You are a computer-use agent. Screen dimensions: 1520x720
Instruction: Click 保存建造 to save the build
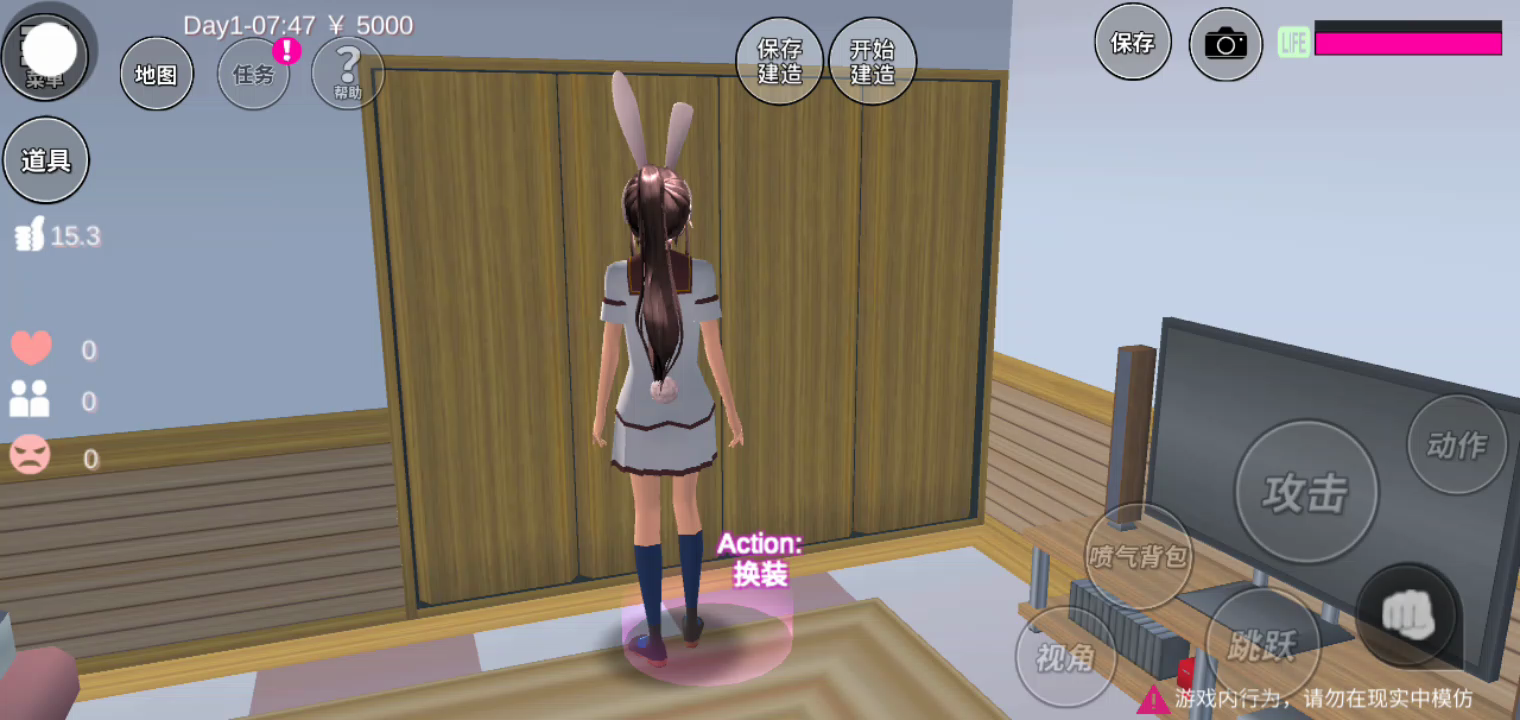click(x=780, y=61)
